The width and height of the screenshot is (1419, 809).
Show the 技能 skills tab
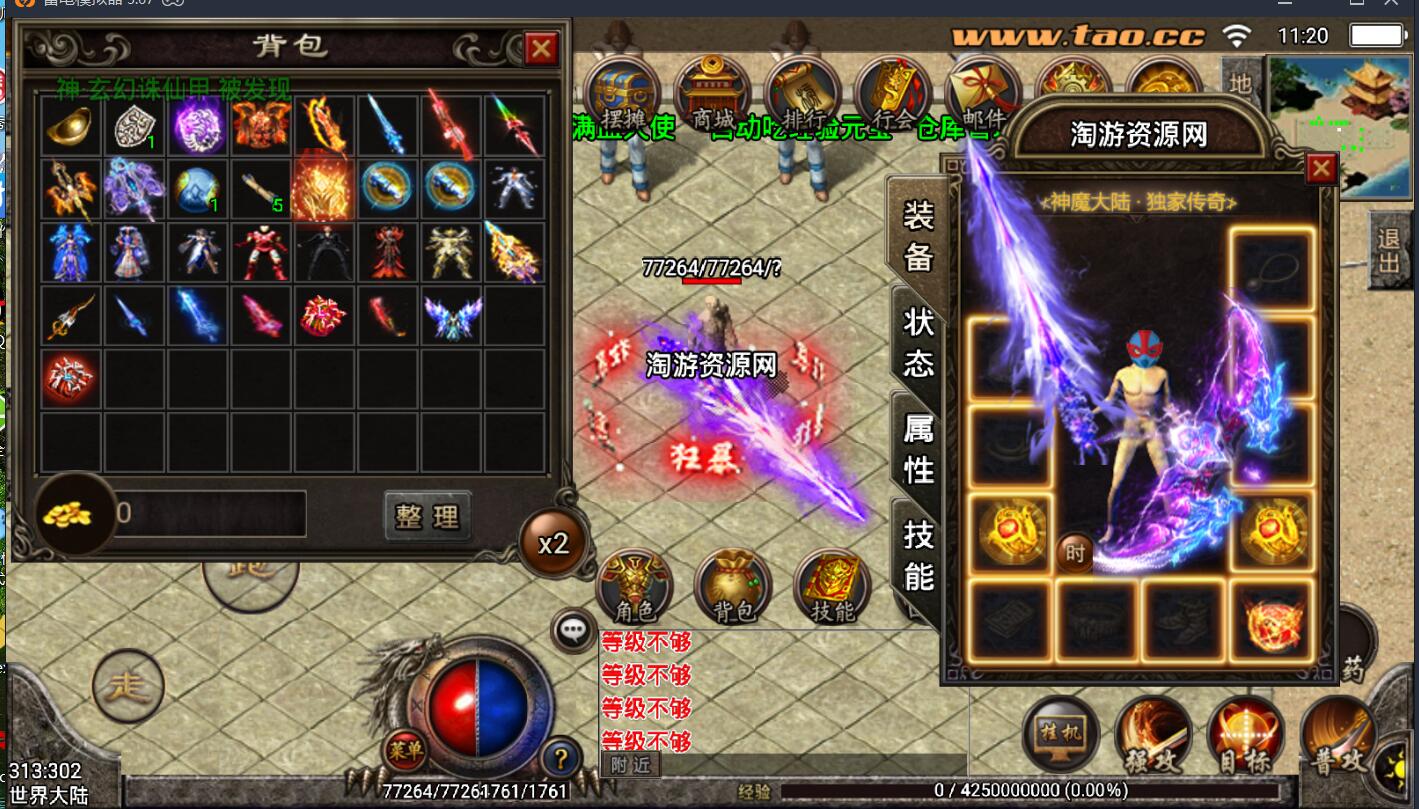click(918, 555)
